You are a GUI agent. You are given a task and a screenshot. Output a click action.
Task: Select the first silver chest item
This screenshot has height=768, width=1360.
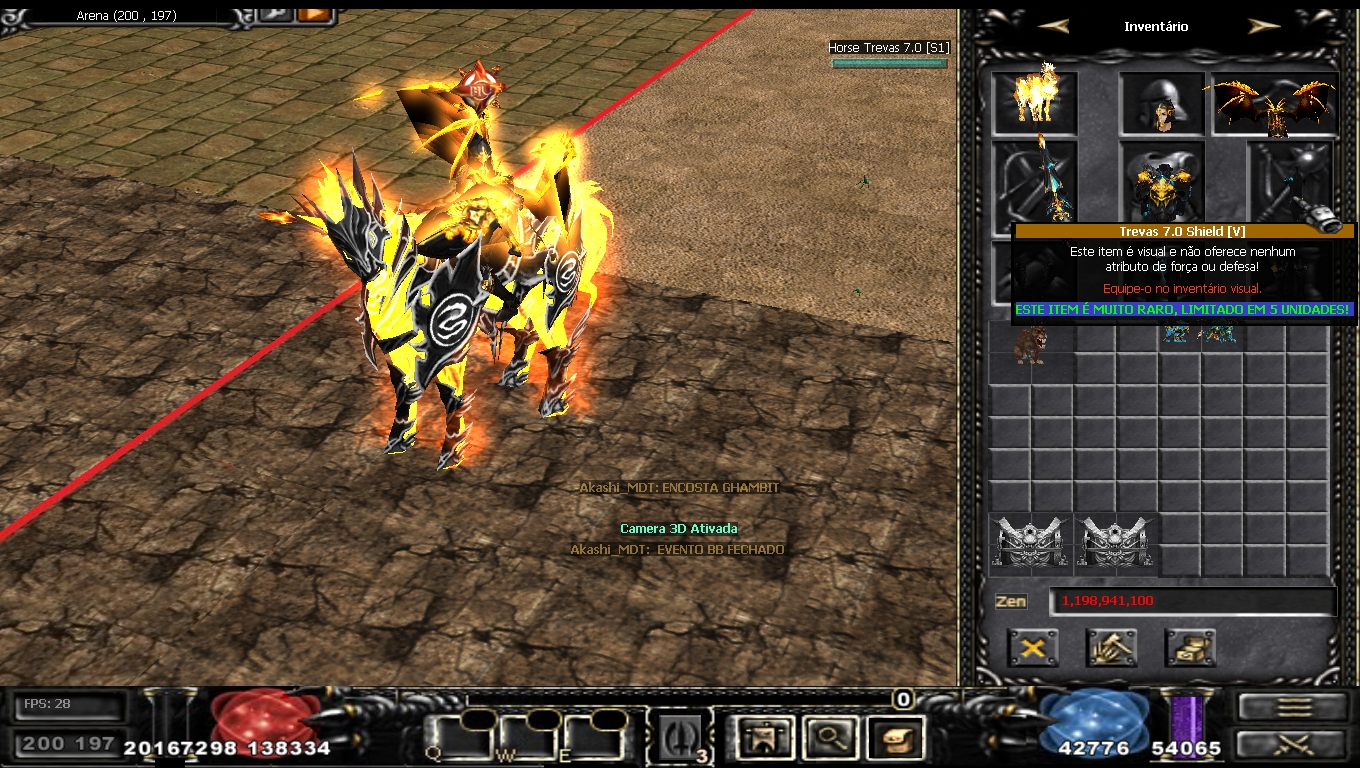tap(1031, 544)
